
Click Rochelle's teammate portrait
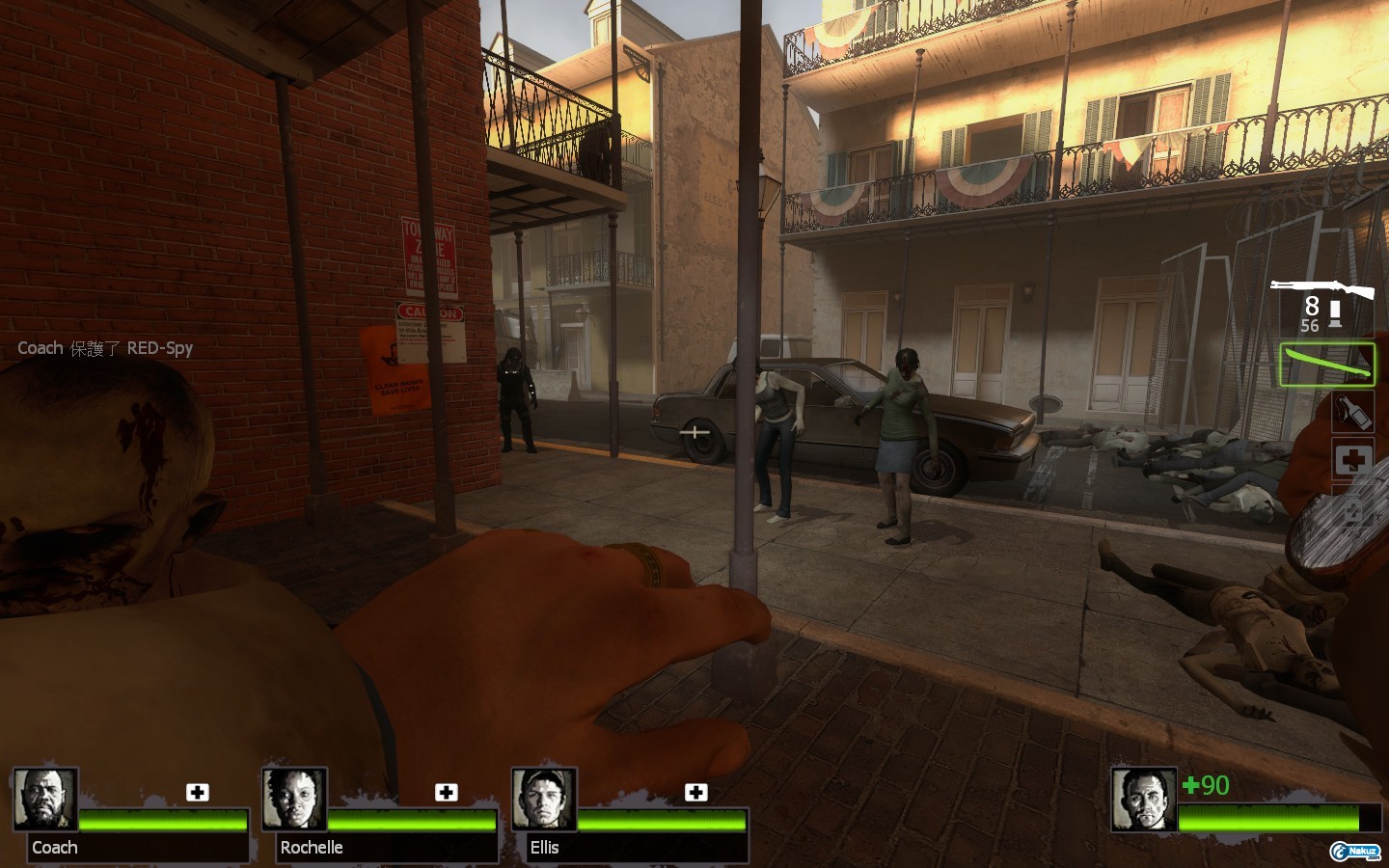(295, 799)
